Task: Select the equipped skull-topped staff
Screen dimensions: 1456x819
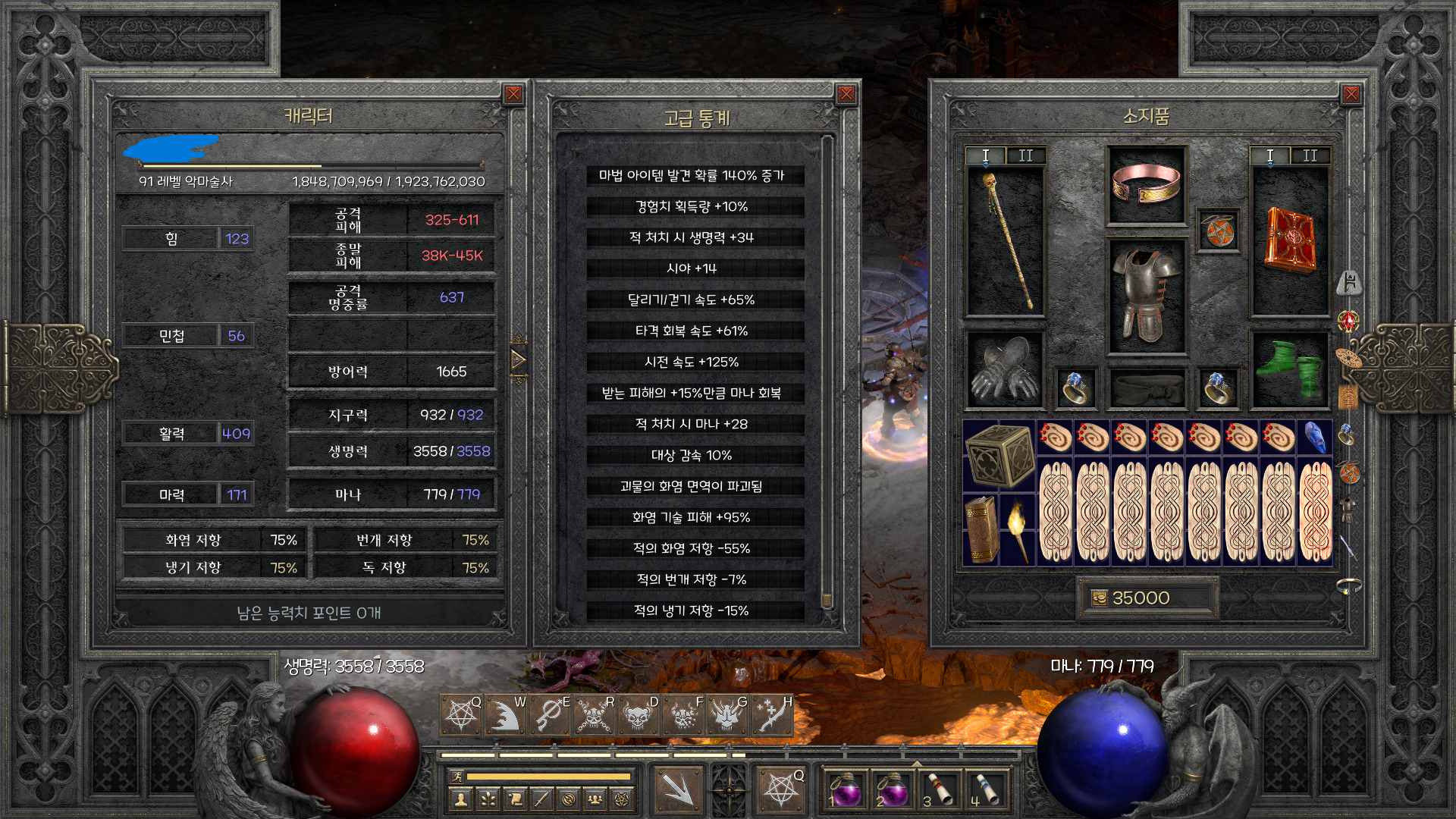Action: click(1006, 241)
